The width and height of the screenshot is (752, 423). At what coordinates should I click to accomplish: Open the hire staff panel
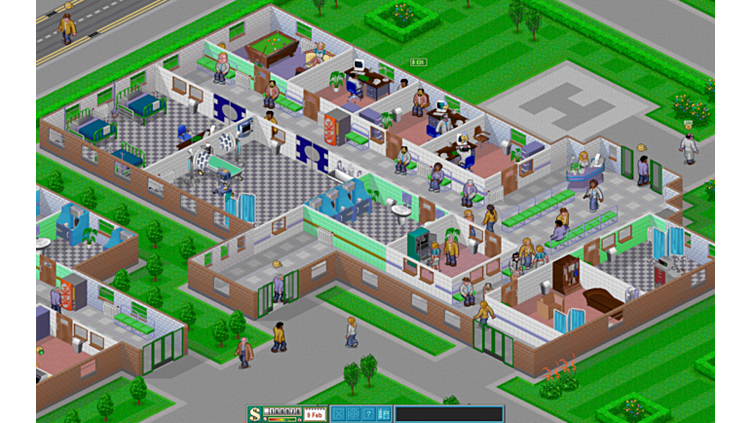point(383,413)
